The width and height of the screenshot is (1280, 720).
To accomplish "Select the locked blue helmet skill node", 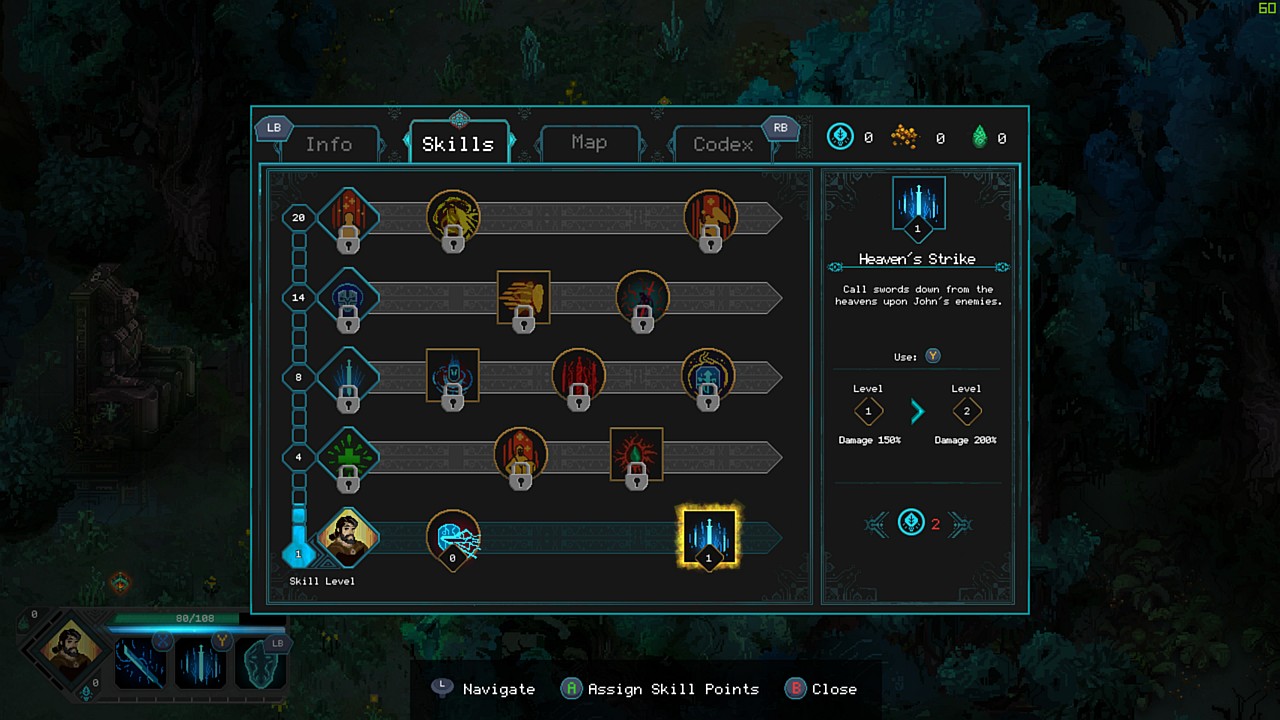I will click(x=348, y=297).
